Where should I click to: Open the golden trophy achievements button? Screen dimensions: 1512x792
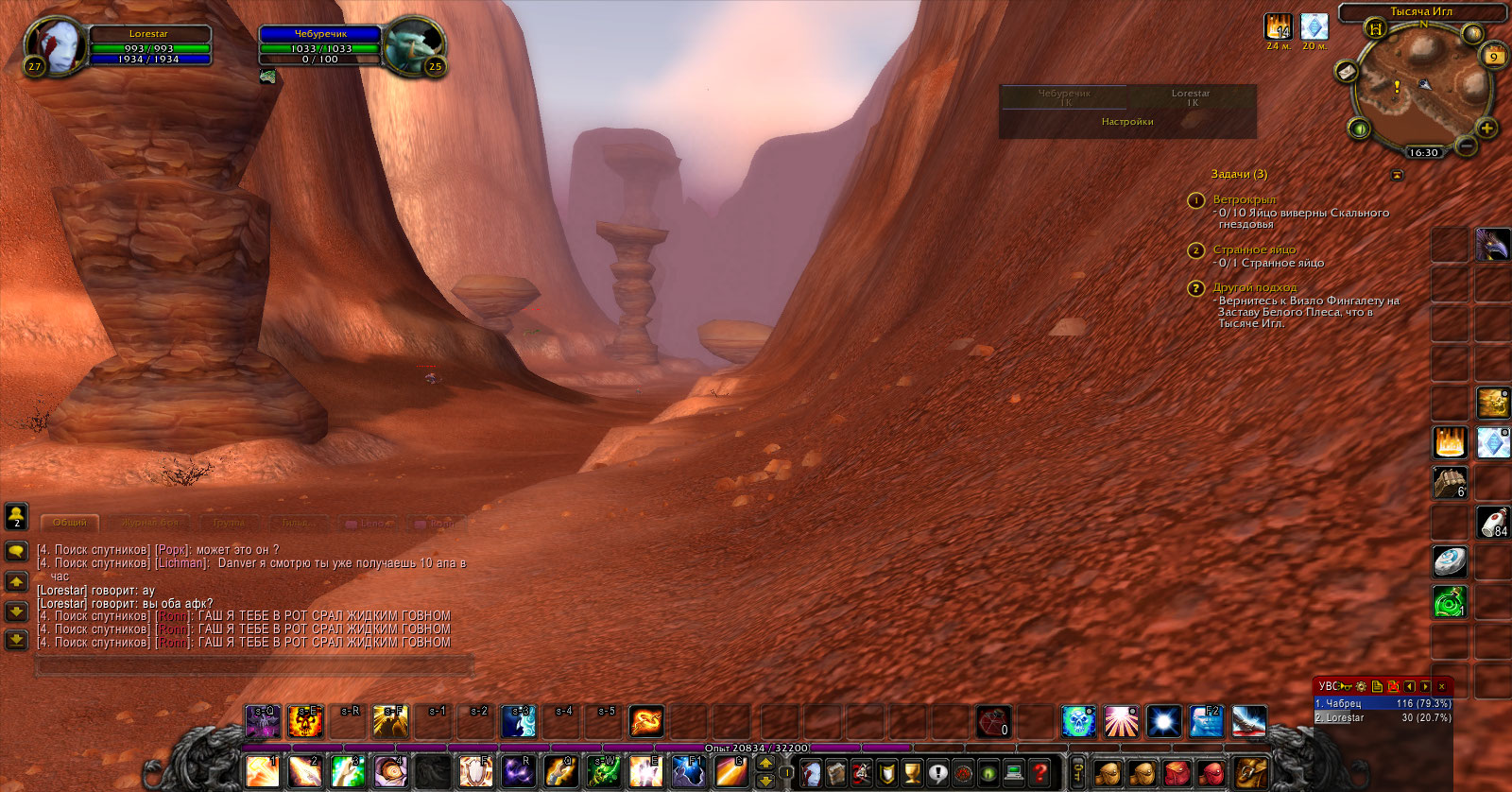(912, 773)
